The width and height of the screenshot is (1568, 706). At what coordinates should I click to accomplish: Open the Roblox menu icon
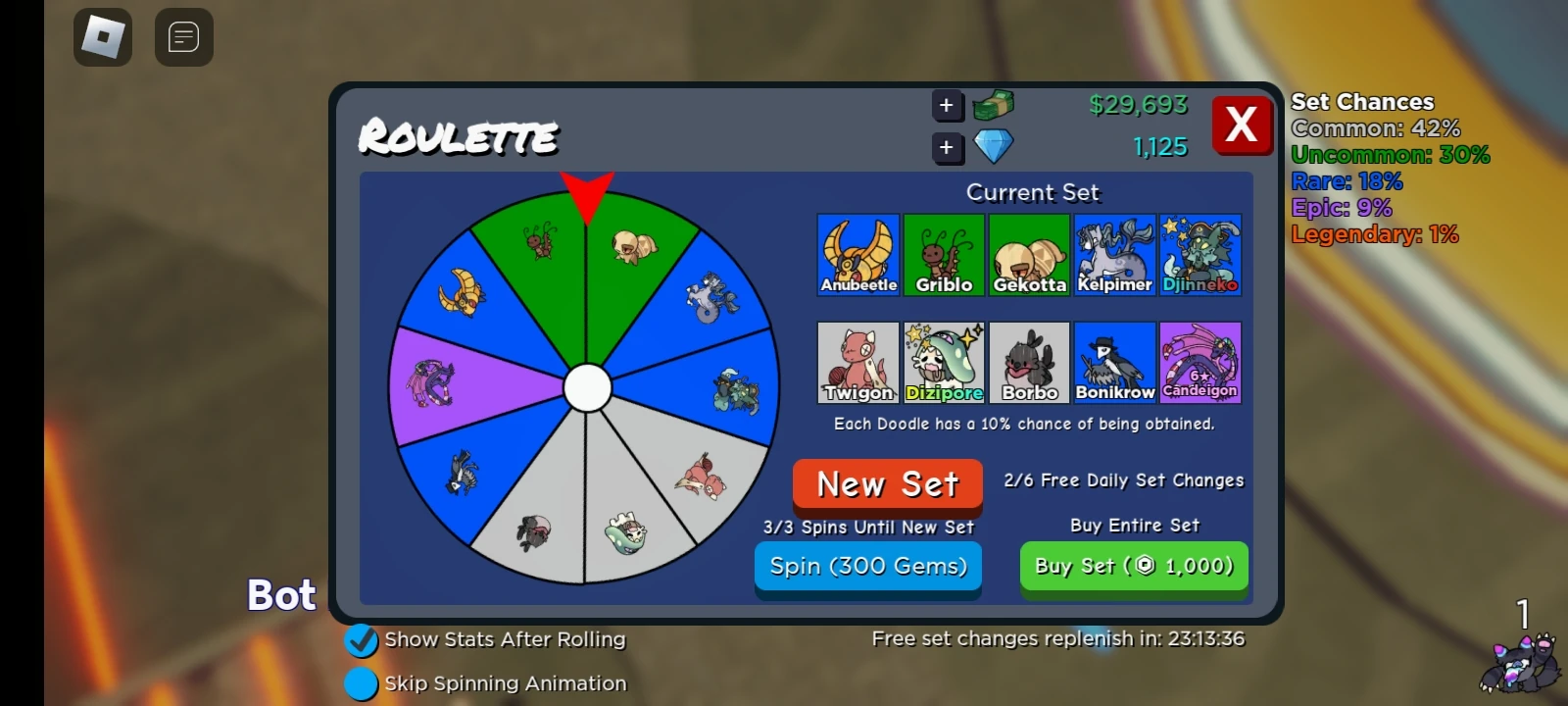tap(102, 37)
